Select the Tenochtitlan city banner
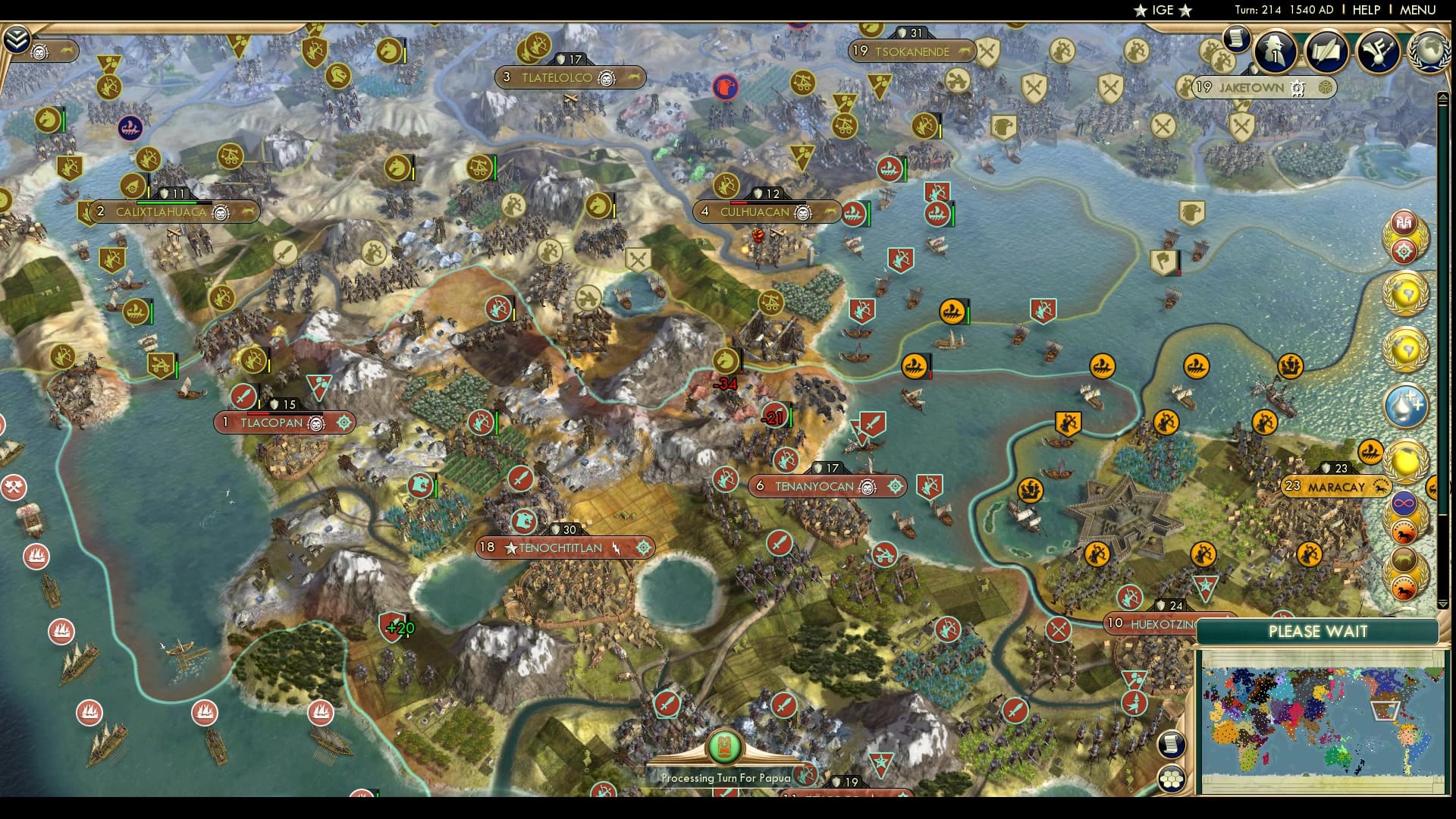 coord(561,548)
